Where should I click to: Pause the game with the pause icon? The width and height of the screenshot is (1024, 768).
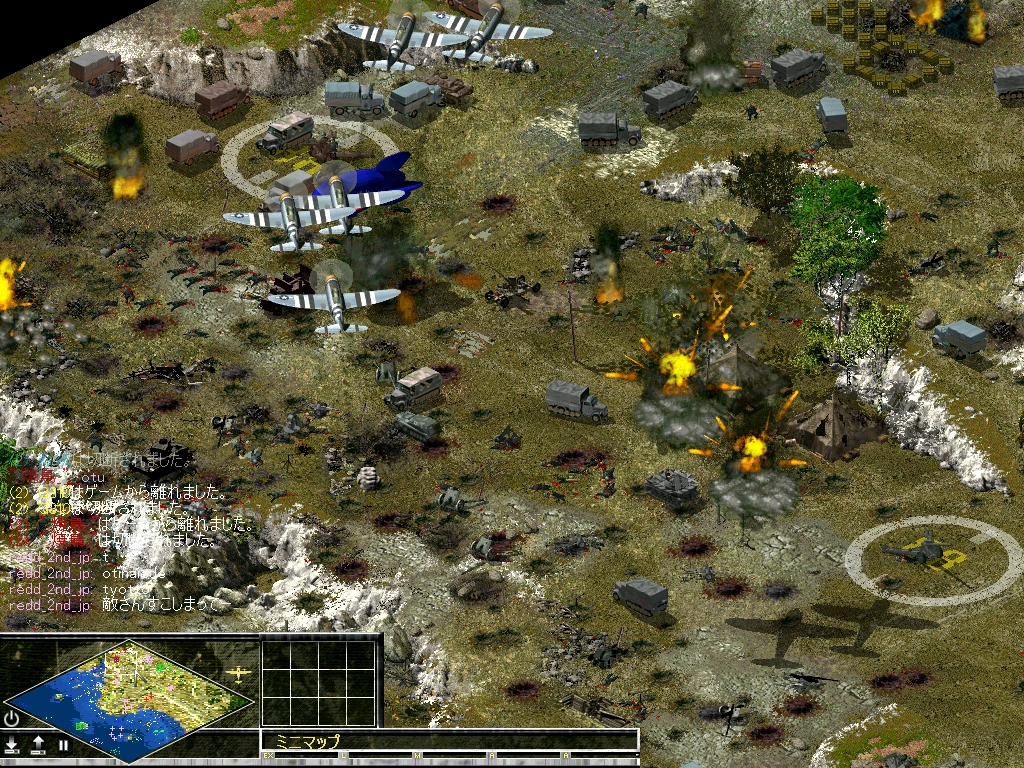(63, 745)
